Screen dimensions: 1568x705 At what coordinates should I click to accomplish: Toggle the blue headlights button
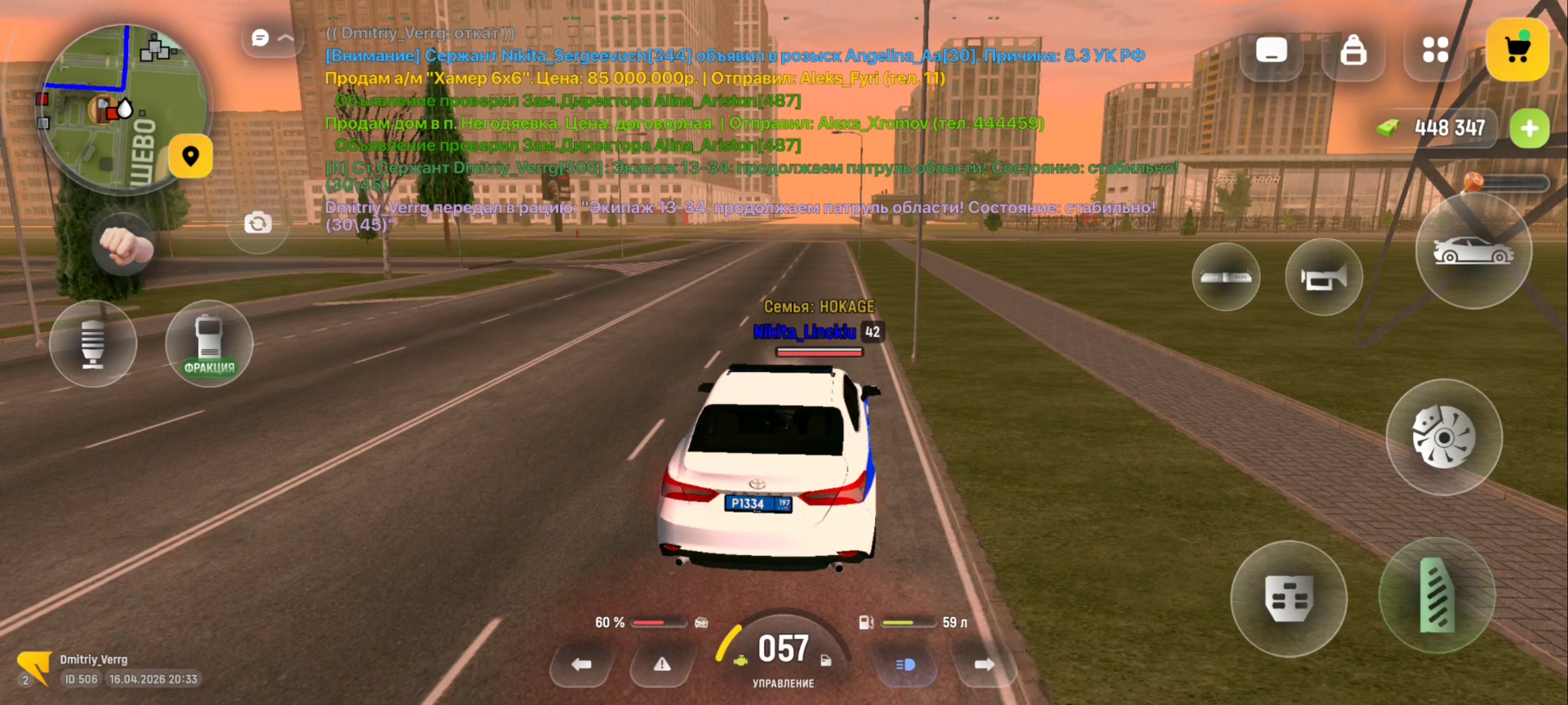pos(905,664)
